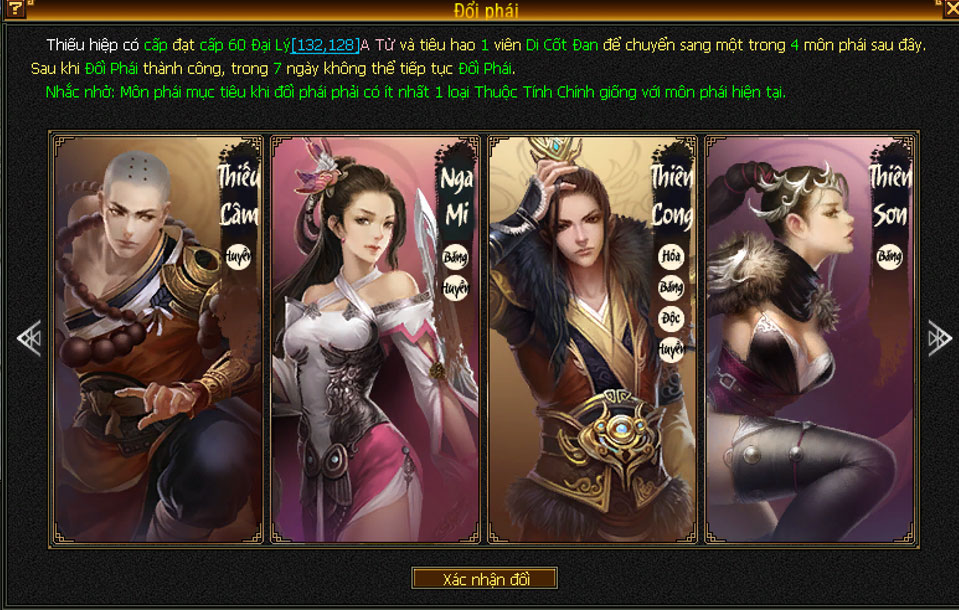Choose the Nga Mi faction card
959x610 pixels.
pos(377,340)
